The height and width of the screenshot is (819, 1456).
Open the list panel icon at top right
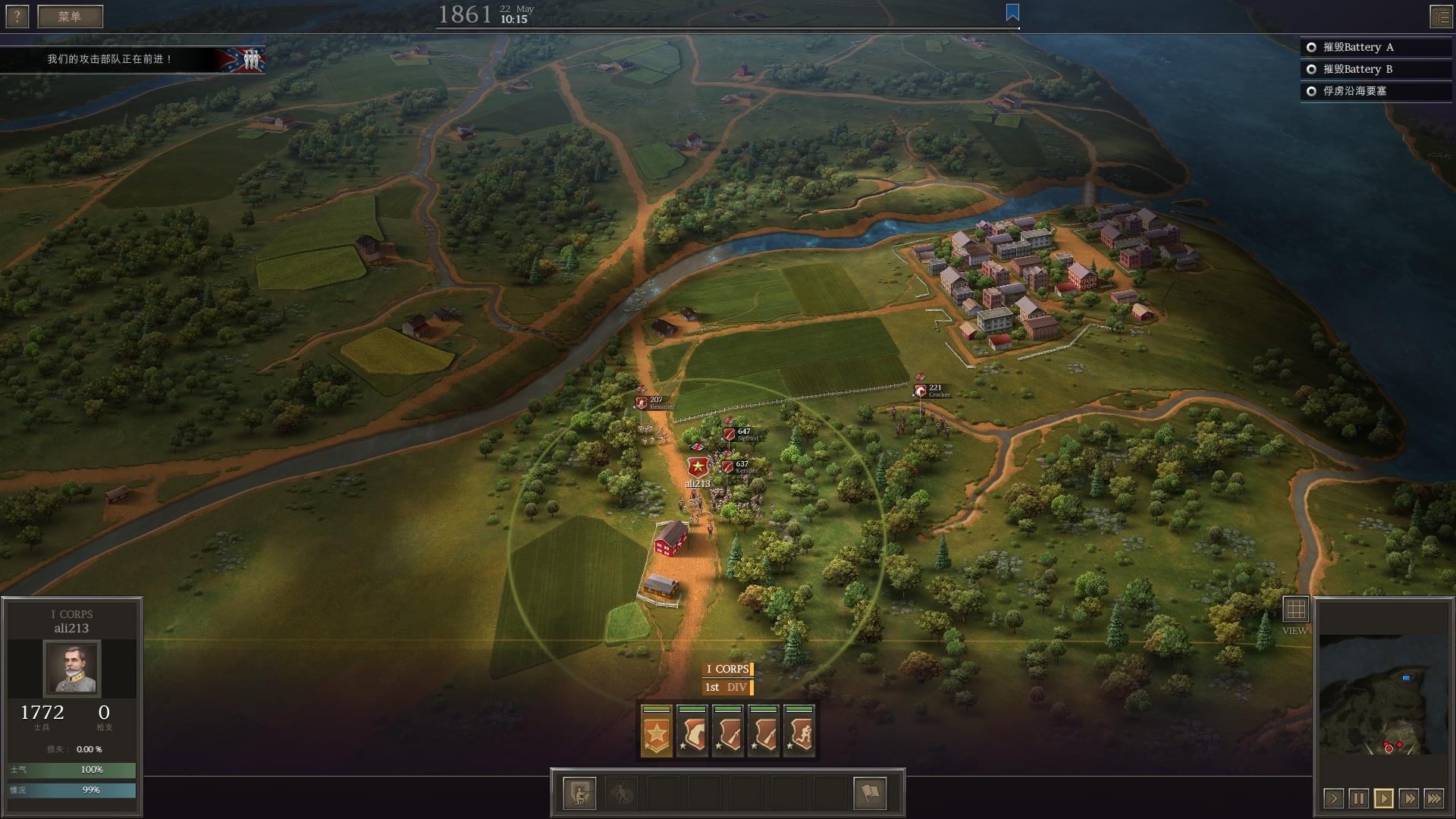coord(1441,17)
